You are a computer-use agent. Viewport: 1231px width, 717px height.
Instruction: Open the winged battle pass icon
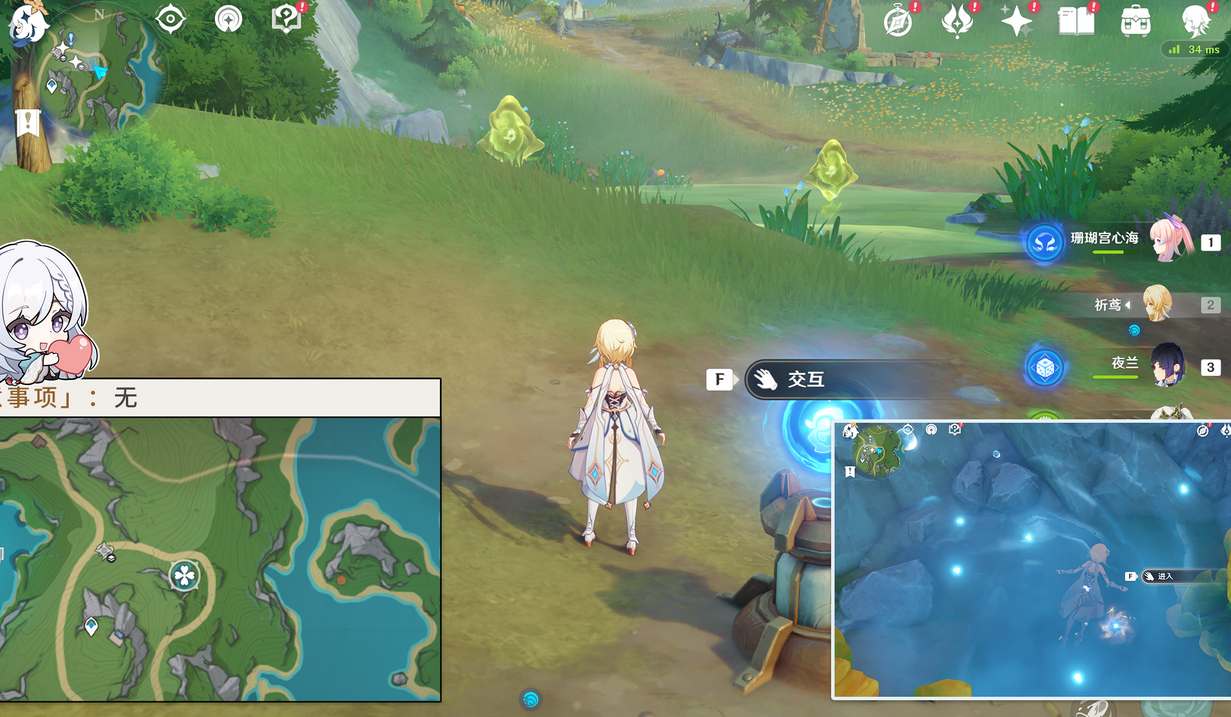(957, 21)
